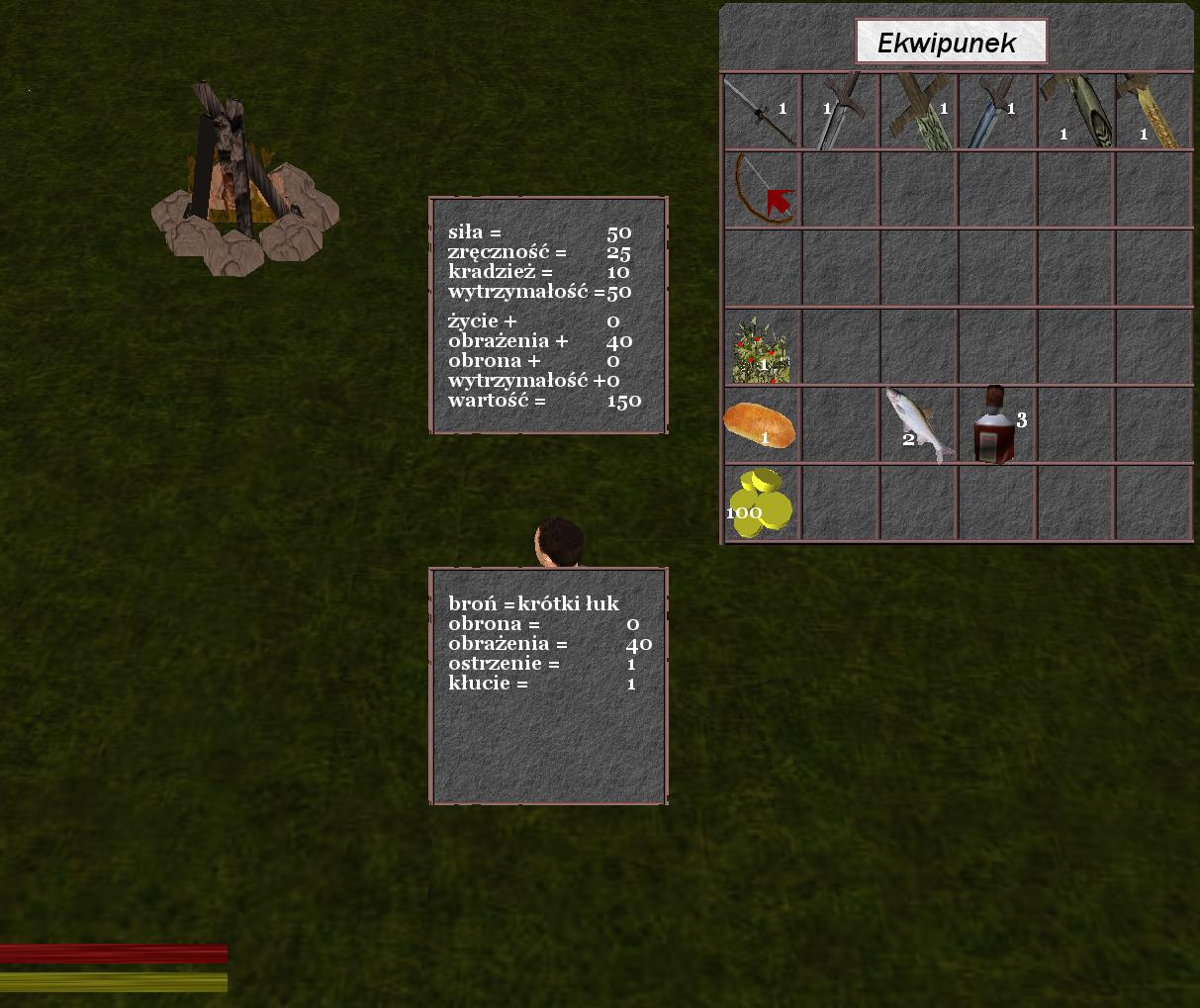Select the fish stack in inventory
The width and height of the screenshot is (1200, 1008).
click(919, 424)
